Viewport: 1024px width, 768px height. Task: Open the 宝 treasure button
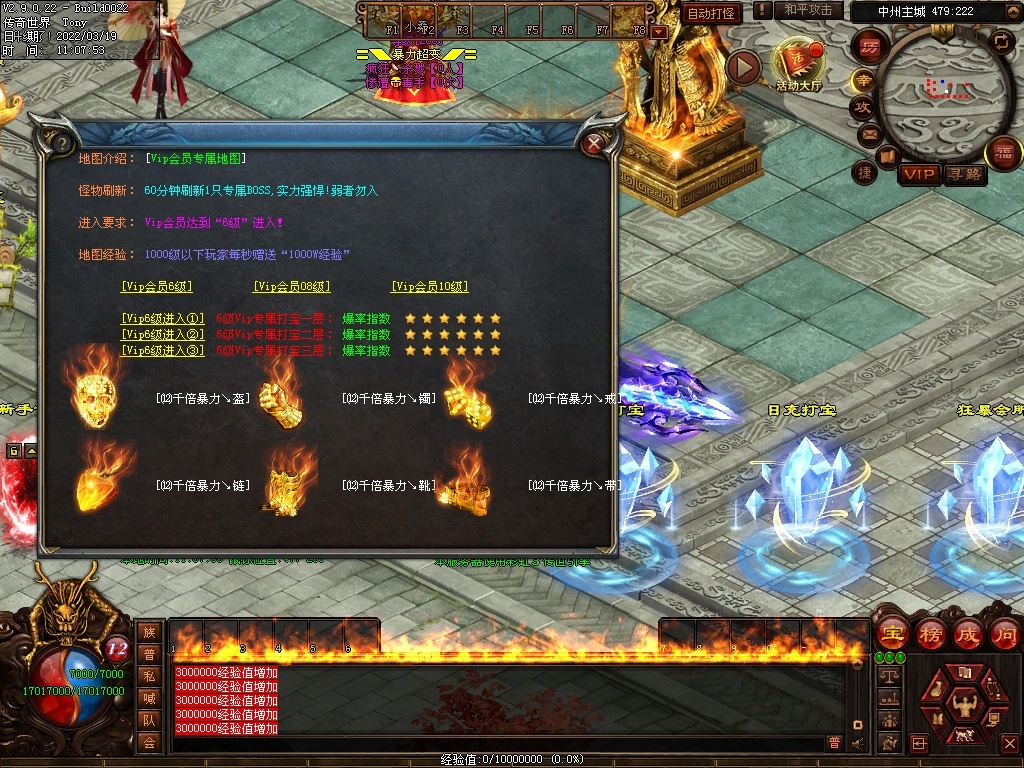pyautogui.click(x=891, y=633)
